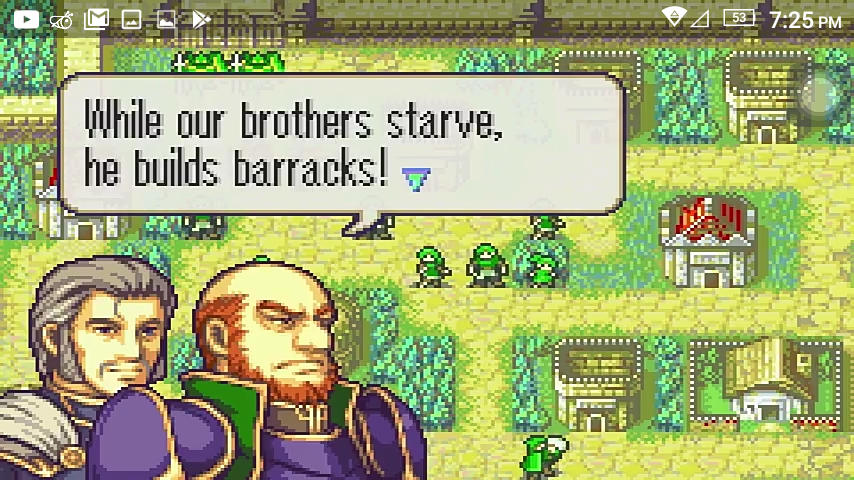Tap the YouTube notification icon
Image resolution: width=854 pixels, height=480 pixels.
pos(24,19)
